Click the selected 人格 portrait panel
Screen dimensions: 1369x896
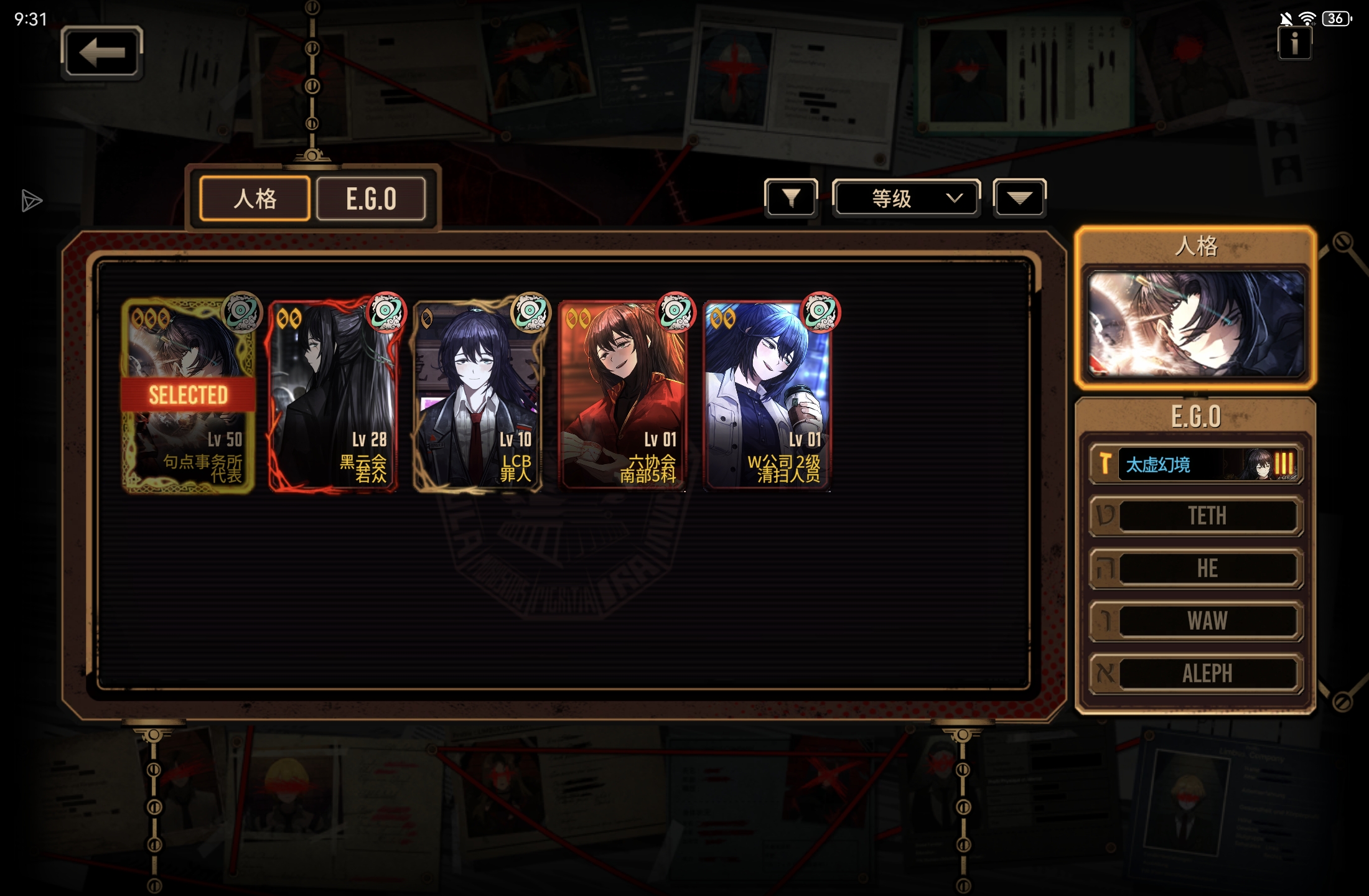point(1195,324)
